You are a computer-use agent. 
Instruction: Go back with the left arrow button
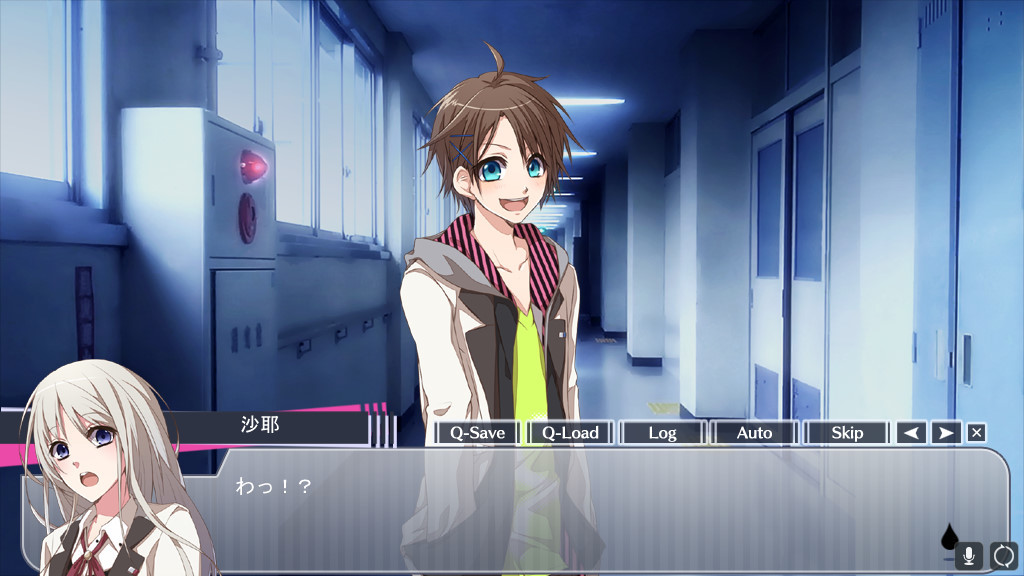click(x=911, y=433)
